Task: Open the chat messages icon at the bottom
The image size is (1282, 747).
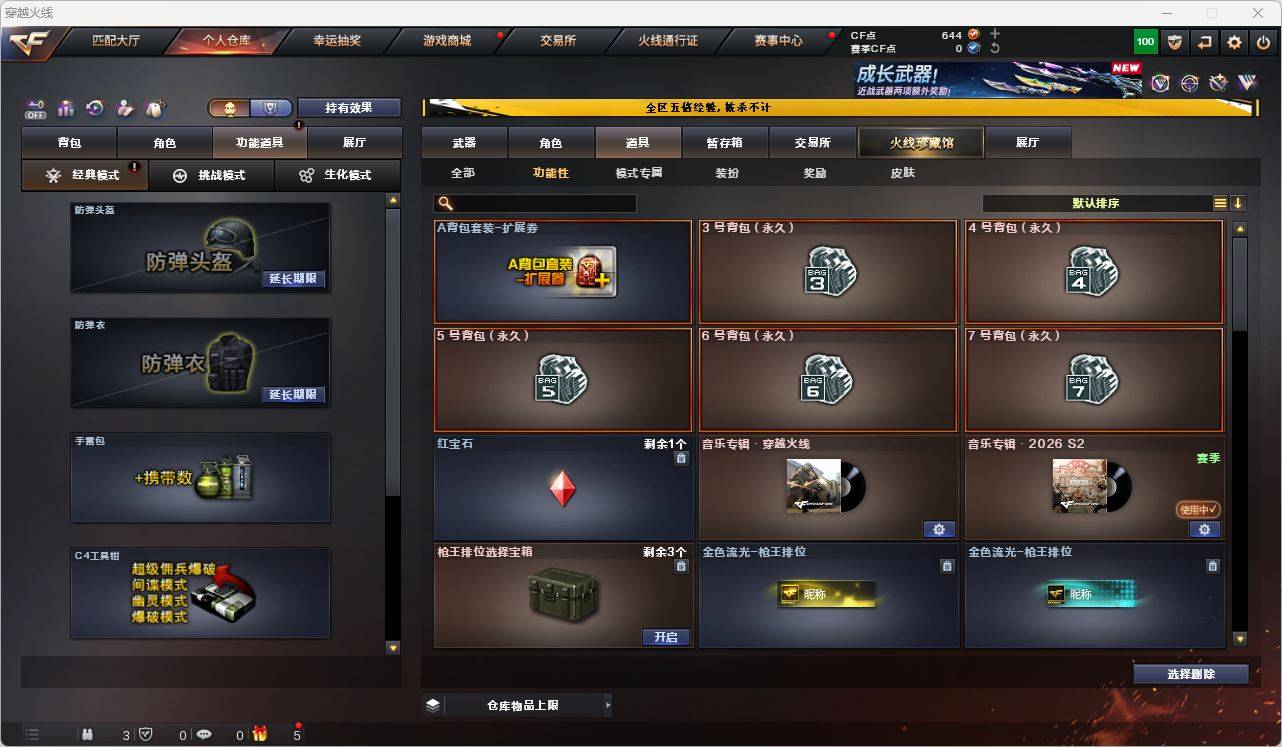Action: click(204, 734)
